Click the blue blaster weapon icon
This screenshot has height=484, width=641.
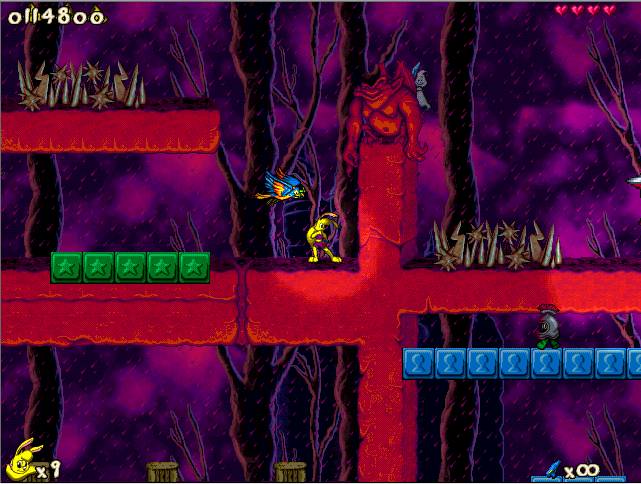point(551,468)
